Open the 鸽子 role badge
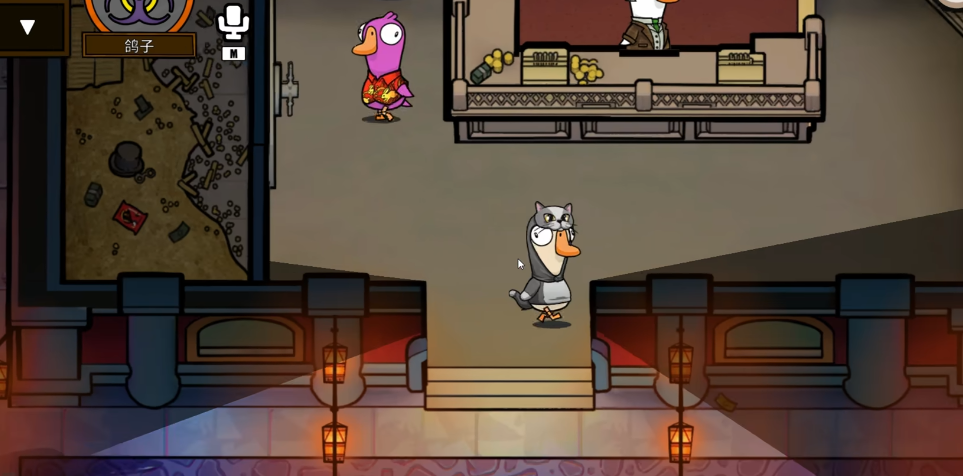The width and height of the screenshot is (963, 476). coord(139,46)
